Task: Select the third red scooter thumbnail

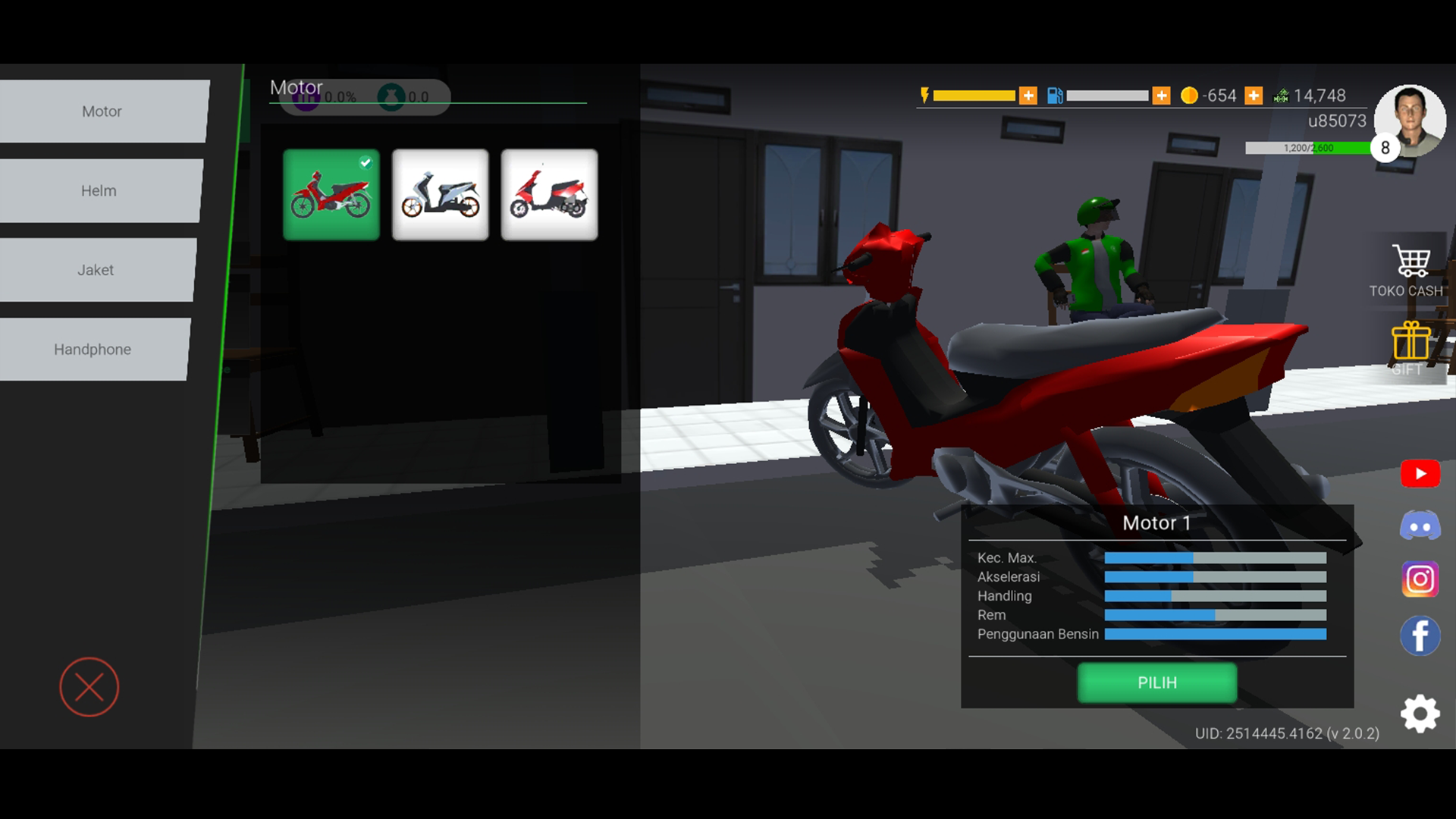Action: (x=548, y=194)
